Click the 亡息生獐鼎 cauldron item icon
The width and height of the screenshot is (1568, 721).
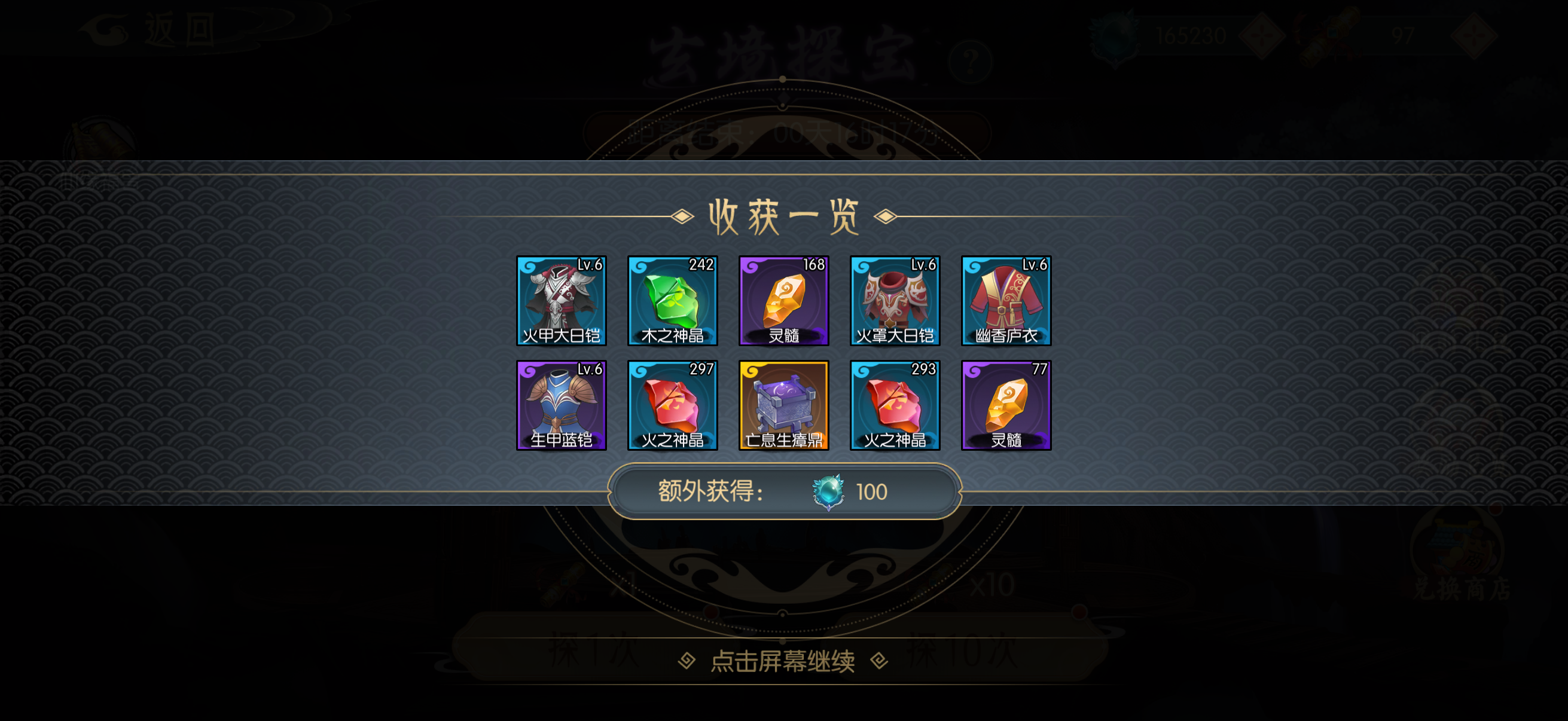tap(784, 405)
